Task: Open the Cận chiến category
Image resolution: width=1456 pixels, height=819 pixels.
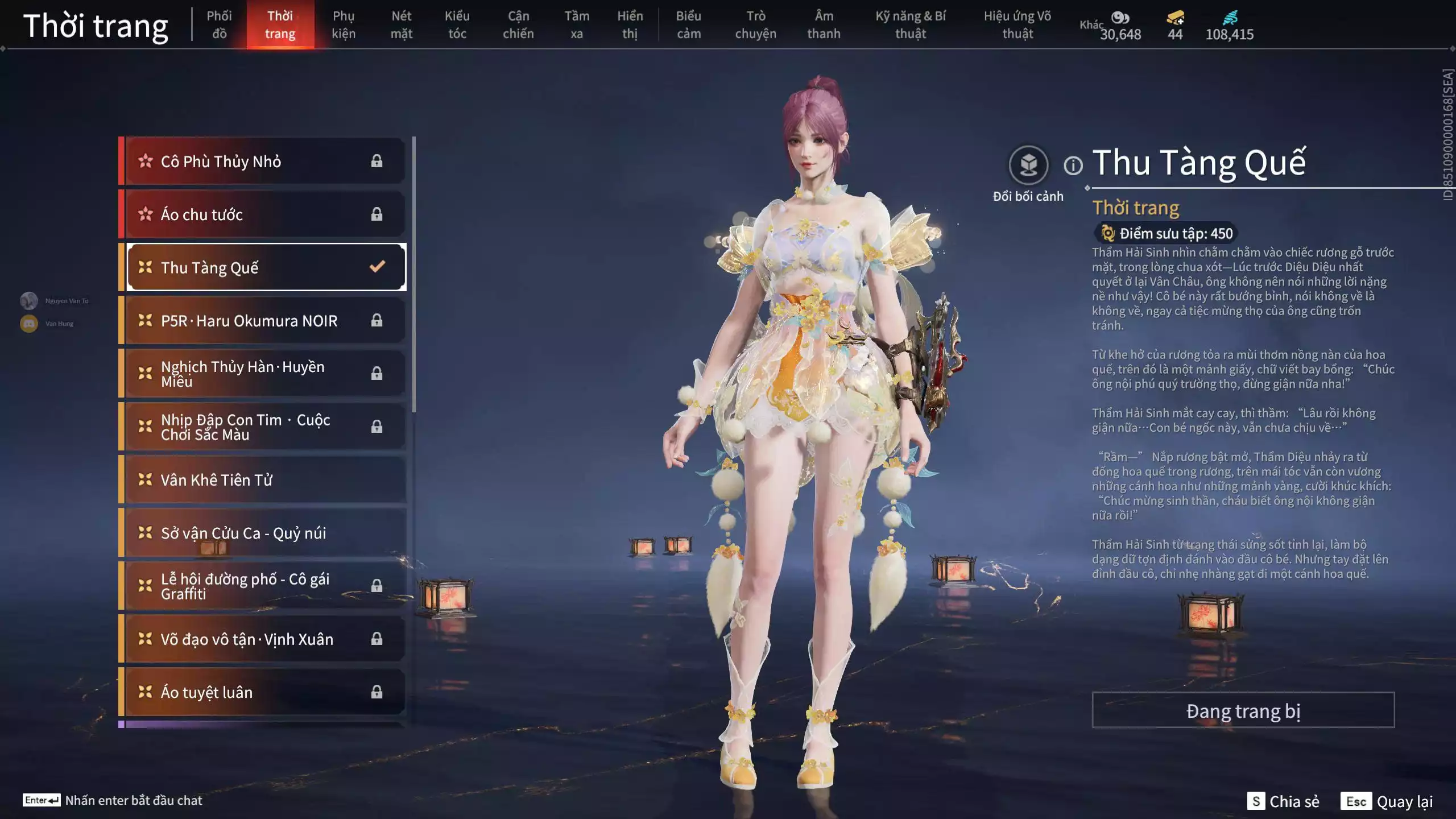Action: 518,25
